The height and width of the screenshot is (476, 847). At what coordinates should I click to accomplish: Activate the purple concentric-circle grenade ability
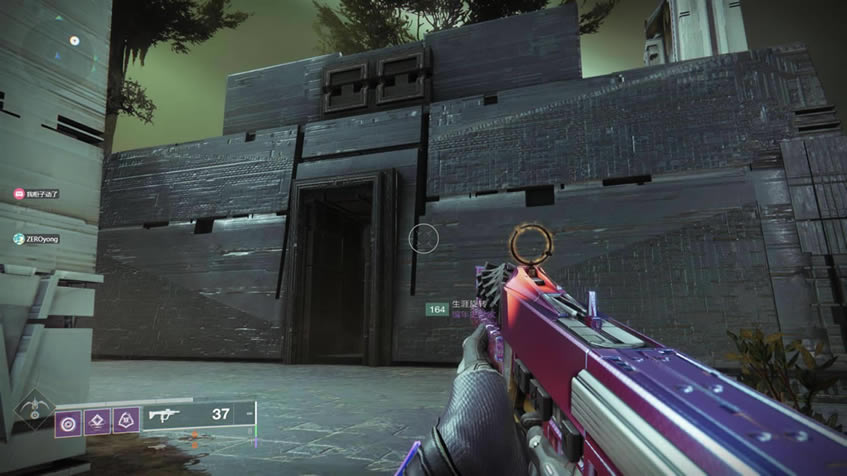click(x=69, y=419)
